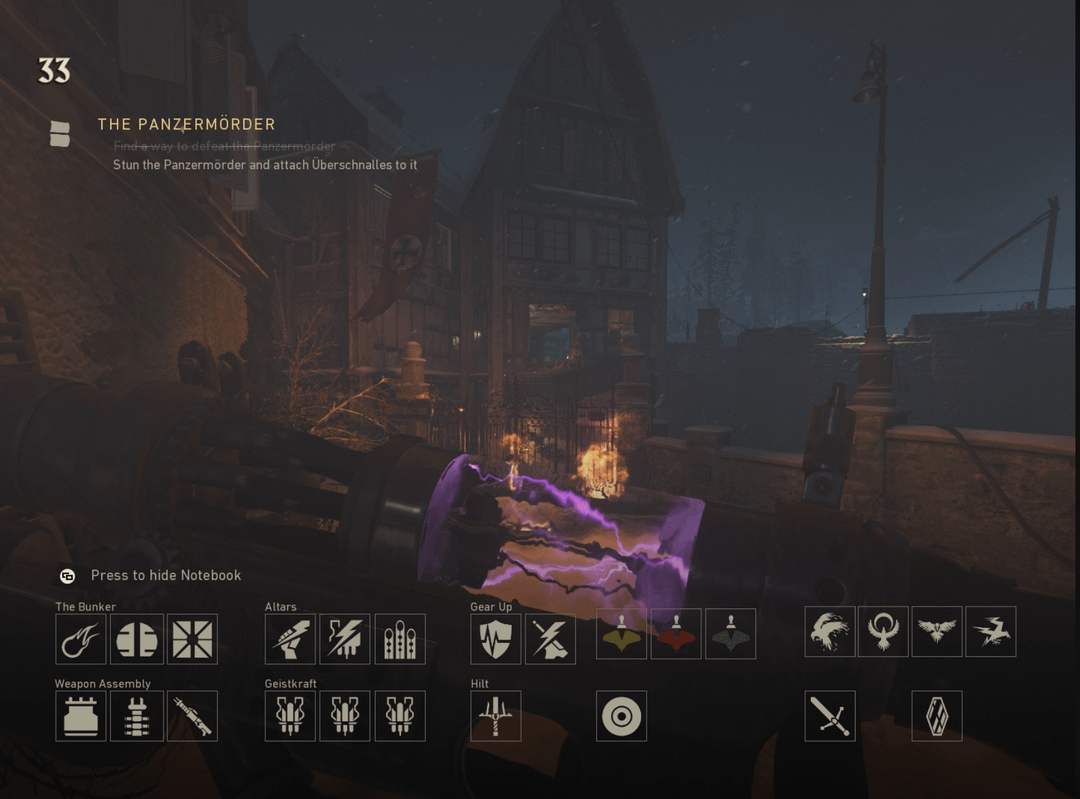Select the yellow winged dagger icon
1080x799 pixels.
tap(621, 634)
